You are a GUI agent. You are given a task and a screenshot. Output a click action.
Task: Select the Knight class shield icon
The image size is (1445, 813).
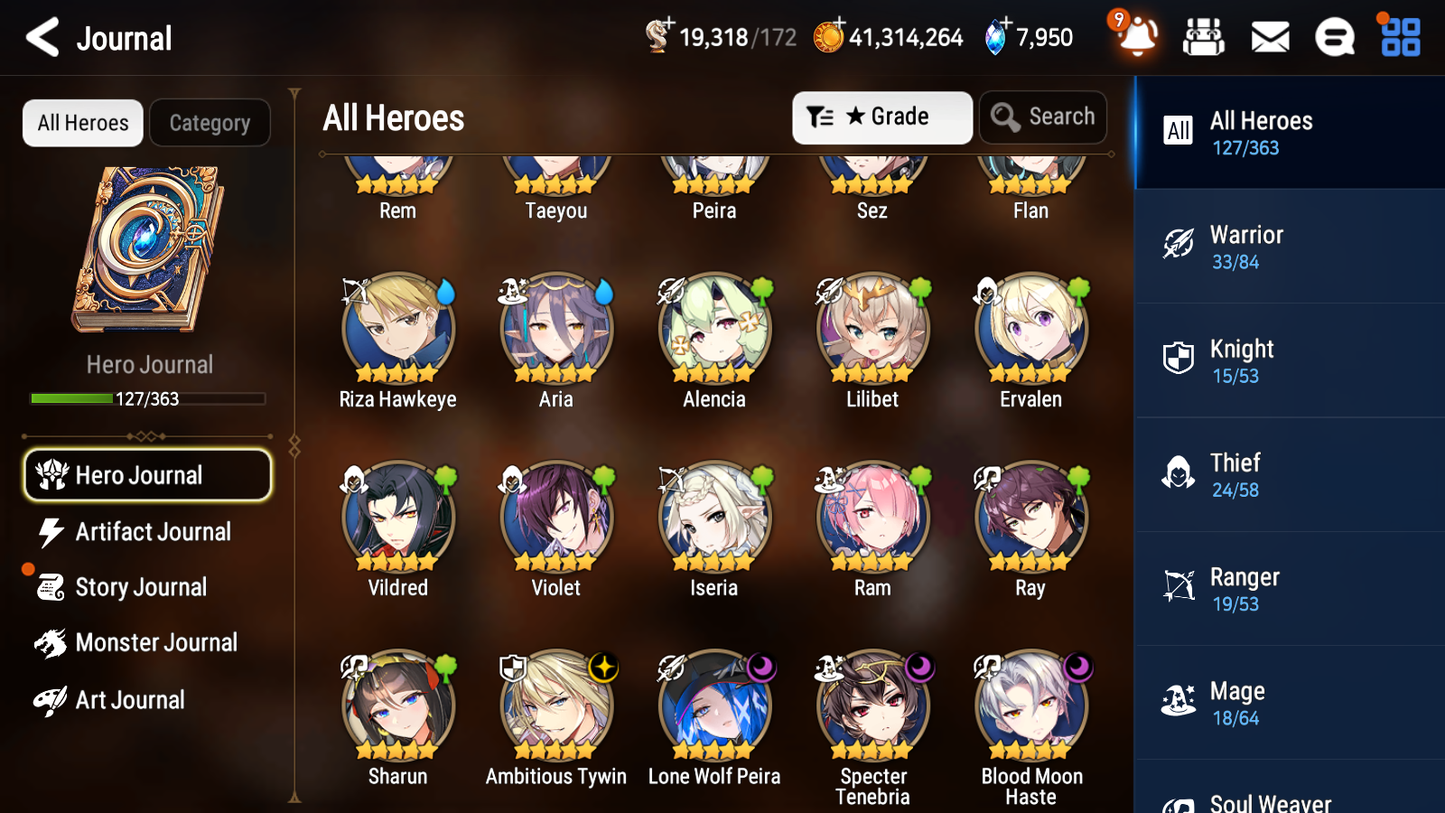pos(1179,358)
